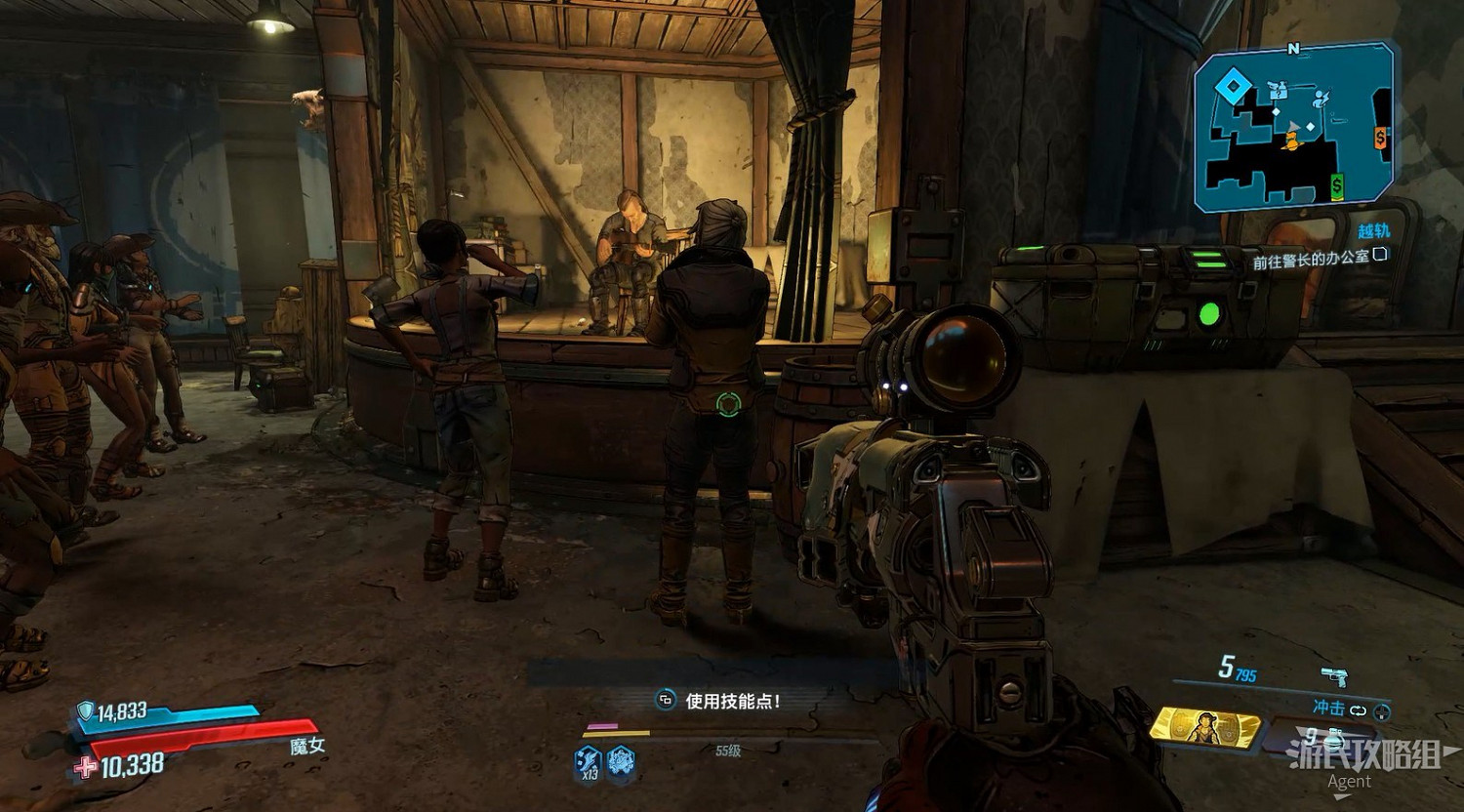Click the green dollar vending marker on minimap
Screen dimensions: 1464x812
1336,184
